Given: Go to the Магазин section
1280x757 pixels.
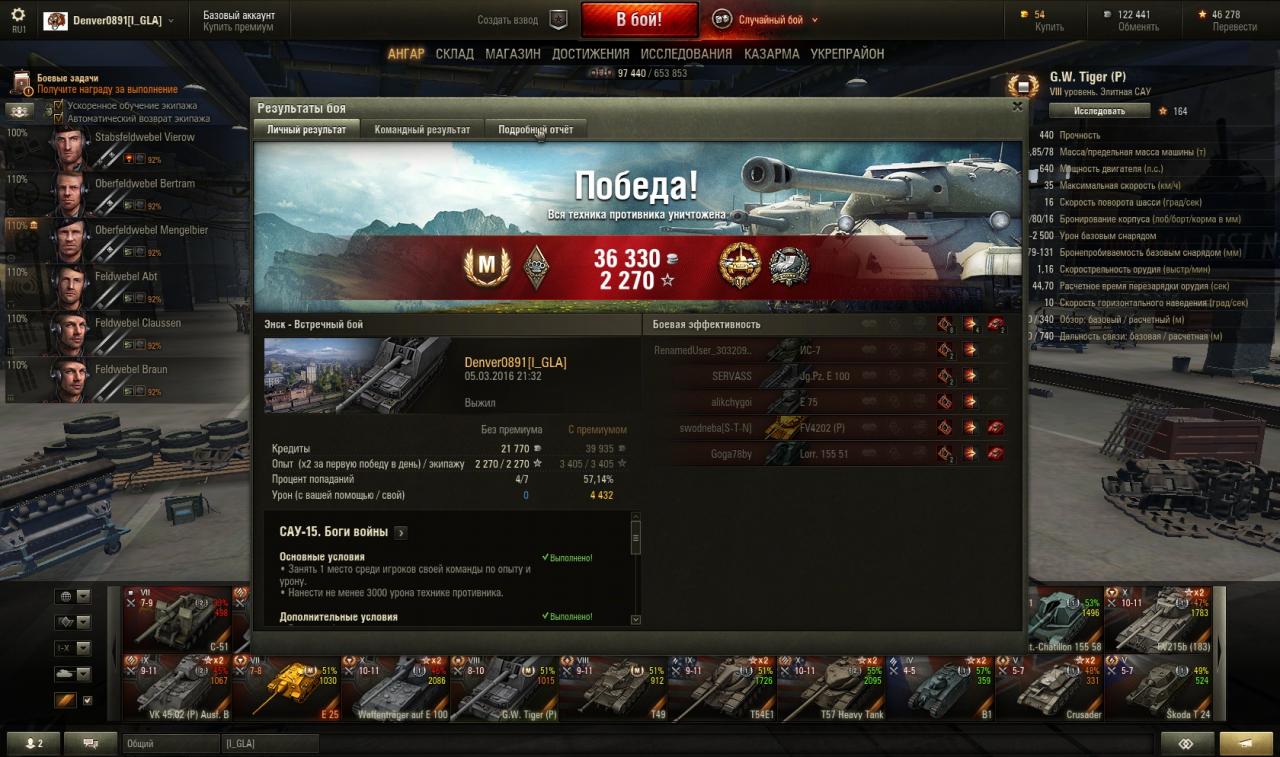Looking at the screenshot, I should coord(512,54).
